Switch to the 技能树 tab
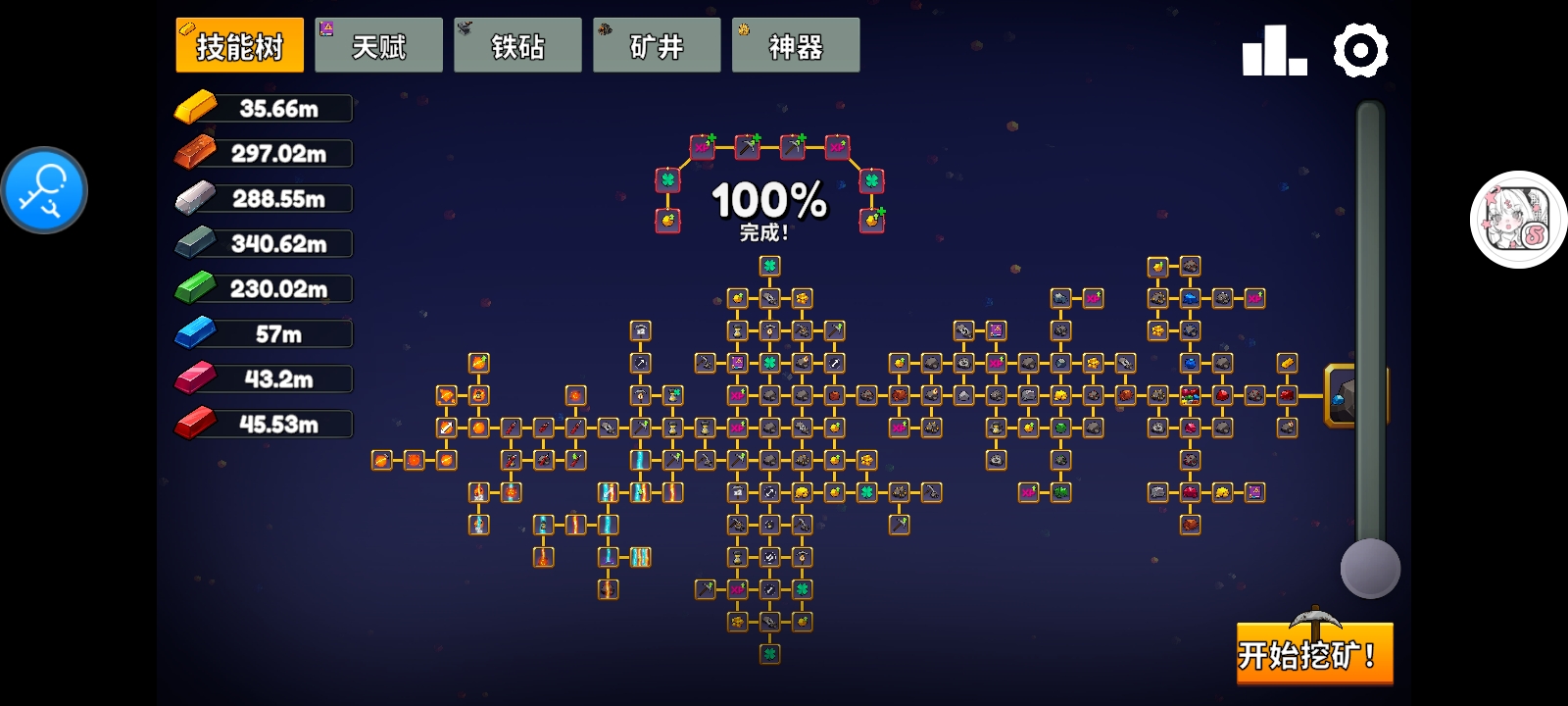 [x=239, y=45]
